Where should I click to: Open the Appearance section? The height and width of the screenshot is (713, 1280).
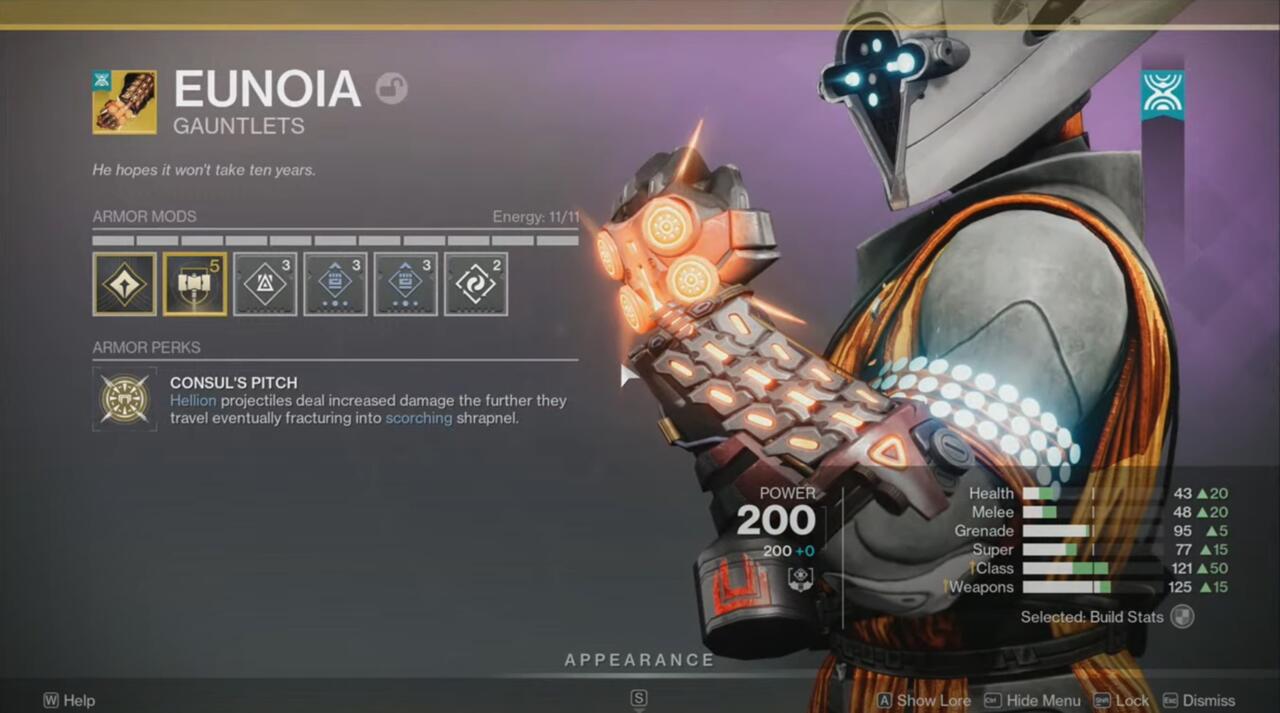pos(639,660)
